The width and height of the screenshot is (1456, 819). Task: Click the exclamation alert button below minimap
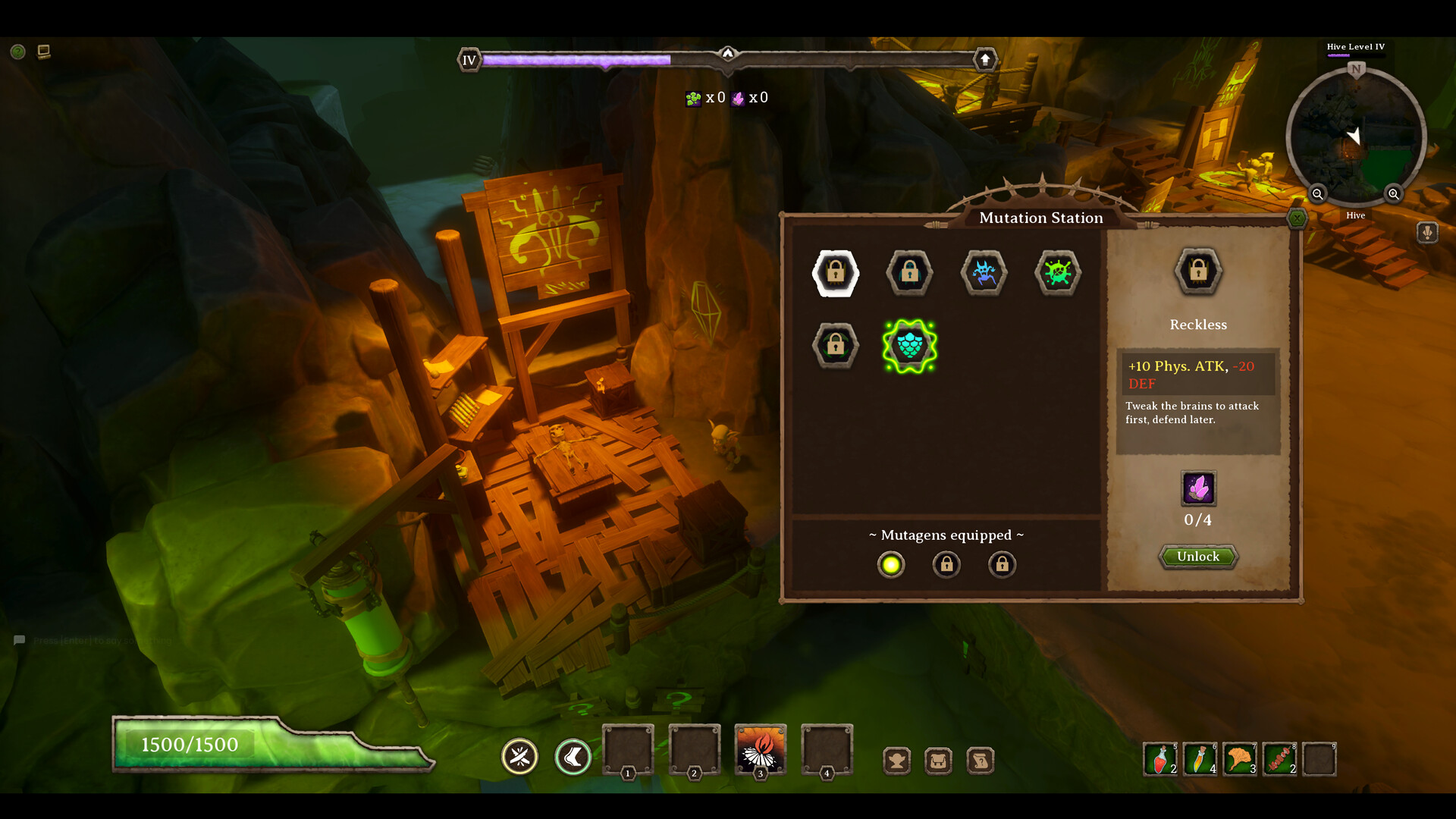point(1427,232)
